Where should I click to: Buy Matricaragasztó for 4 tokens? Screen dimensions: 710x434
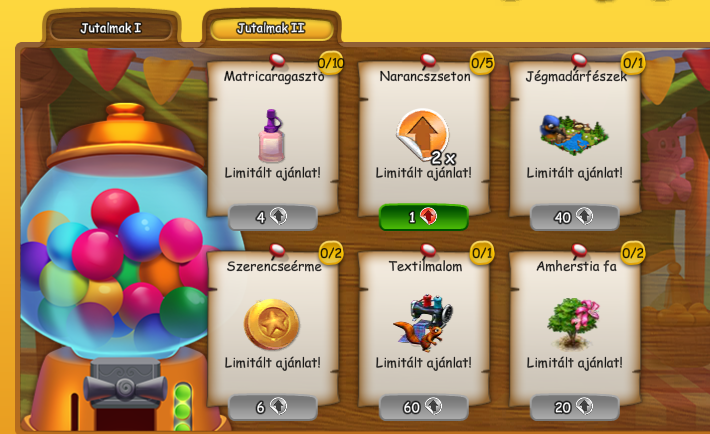(x=272, y=217)
